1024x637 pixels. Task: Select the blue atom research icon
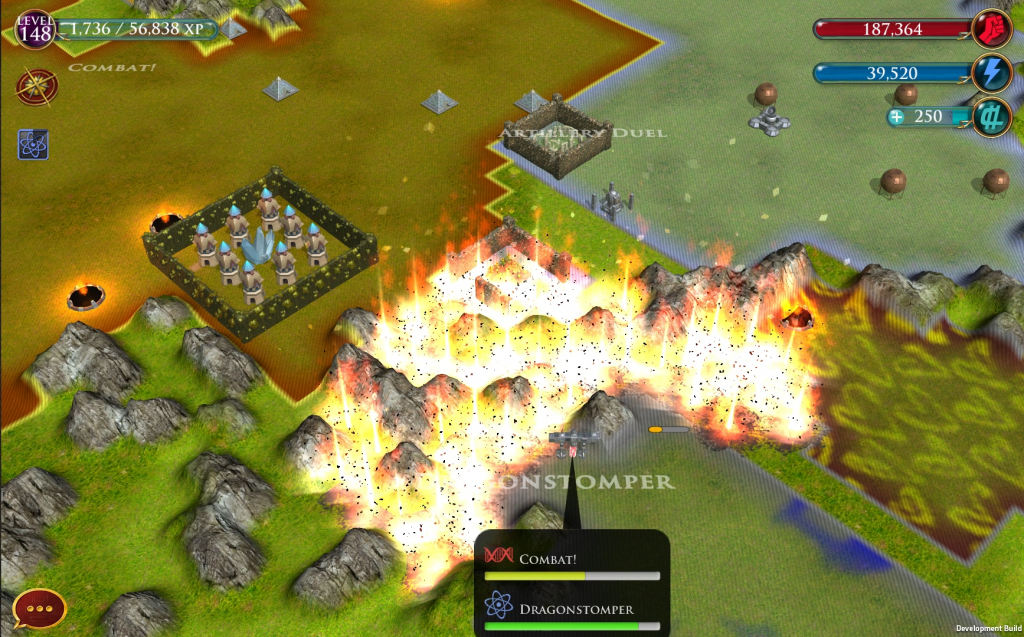pyautogui.click(x=33, y=145)
